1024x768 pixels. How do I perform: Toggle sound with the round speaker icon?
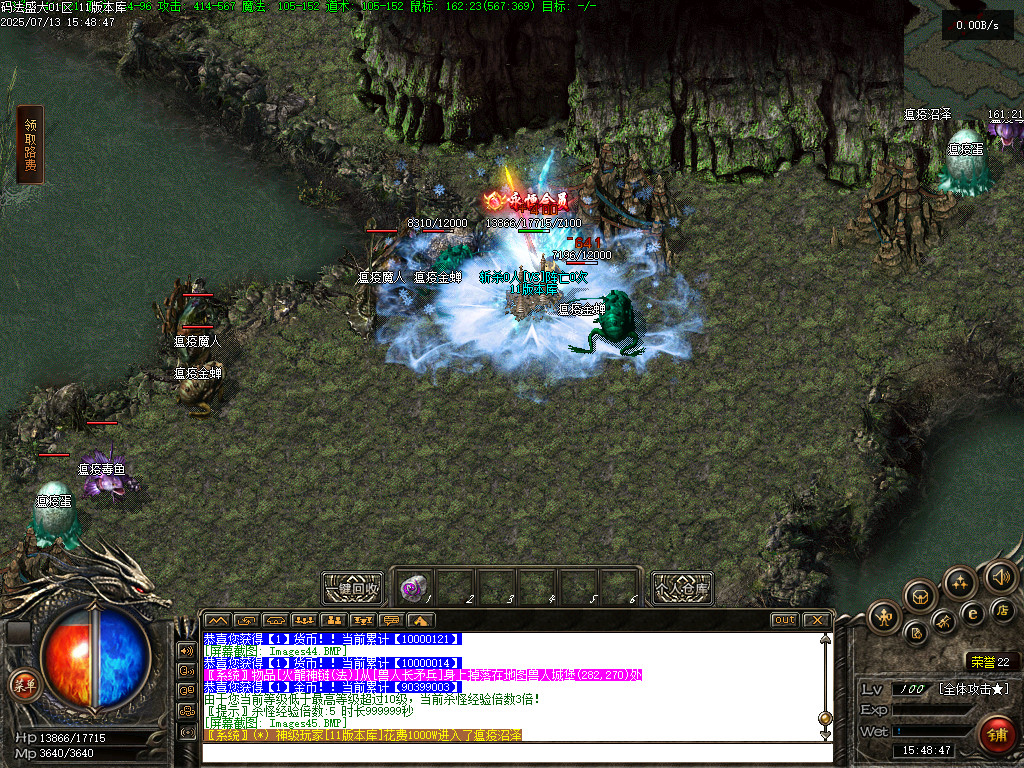pos(1000,576)
